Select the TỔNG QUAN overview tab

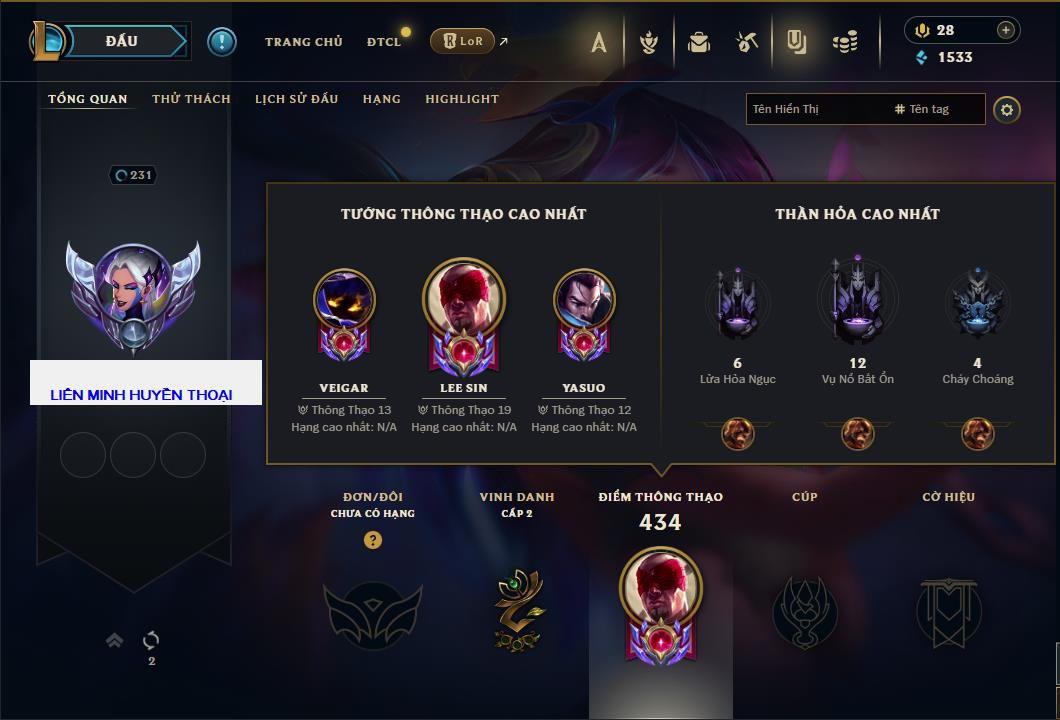pyautogui.click(x=88, y=99)
